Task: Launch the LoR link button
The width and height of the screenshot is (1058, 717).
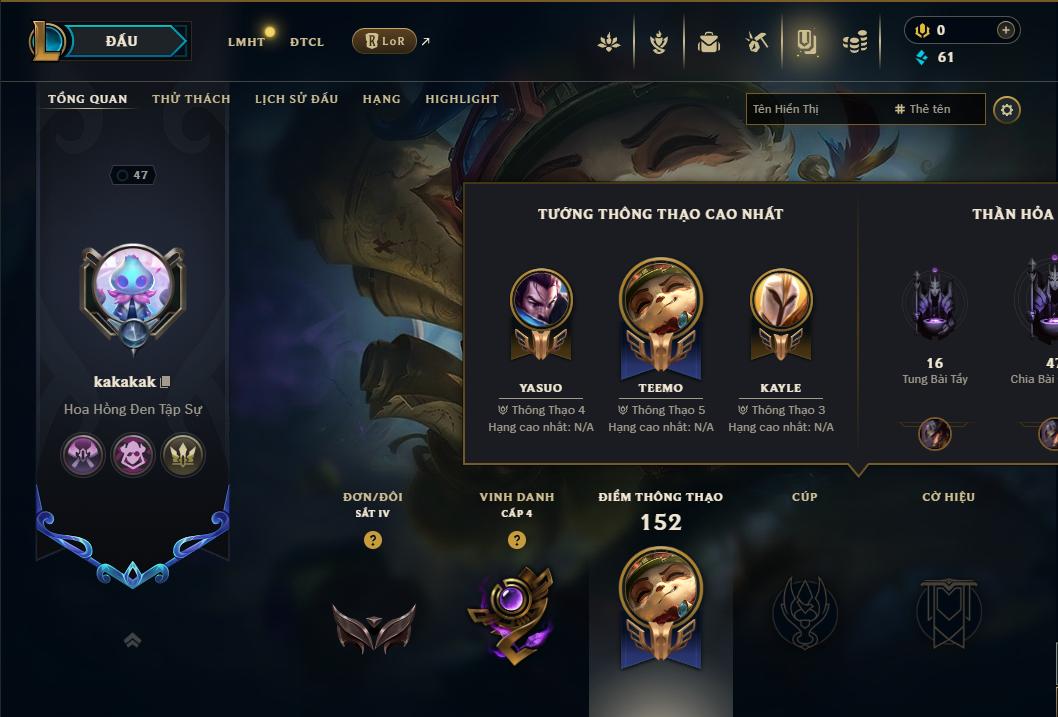Action: (x=385, y=41)
